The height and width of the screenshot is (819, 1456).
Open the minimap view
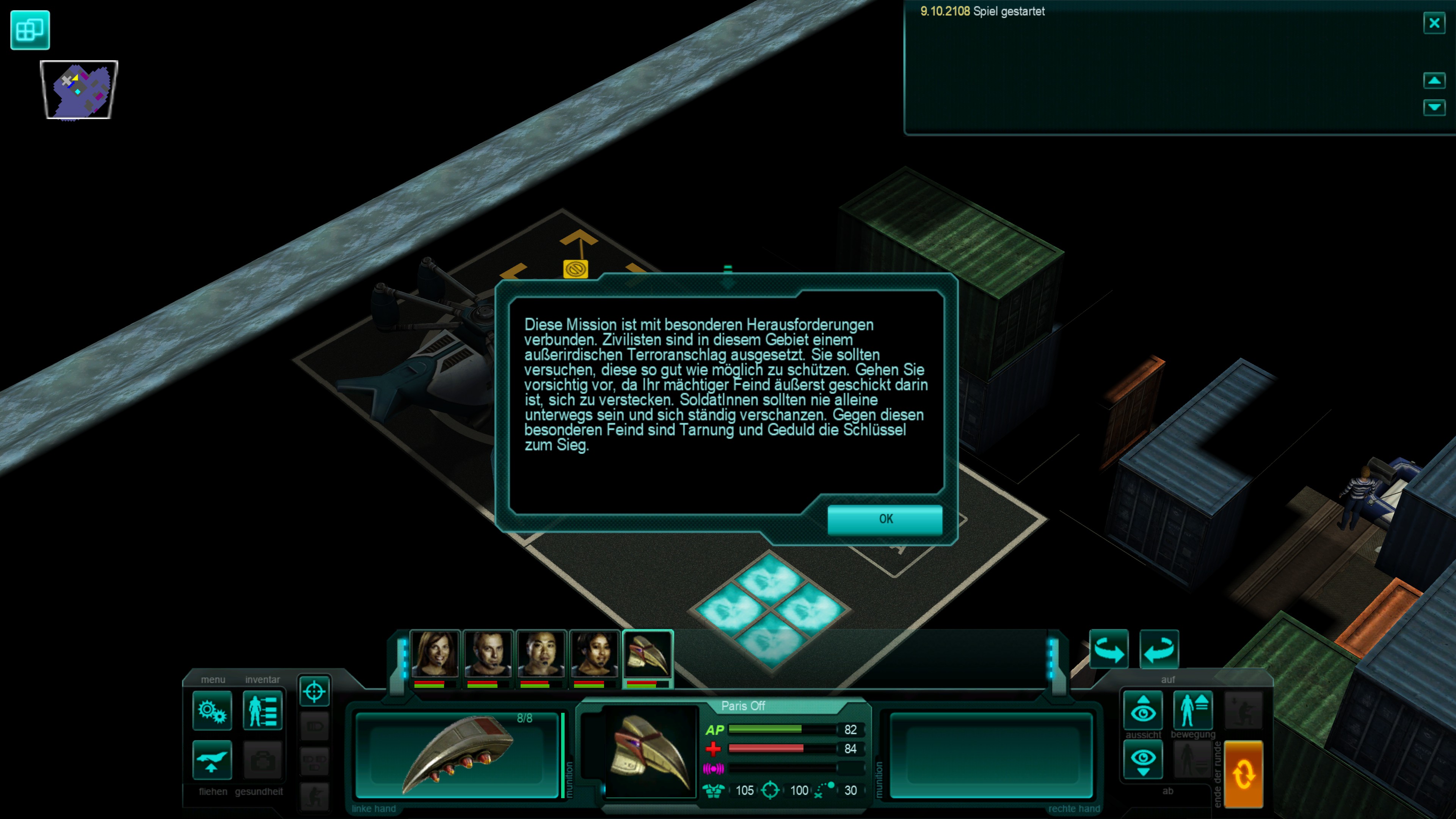[x=79, y=90]
